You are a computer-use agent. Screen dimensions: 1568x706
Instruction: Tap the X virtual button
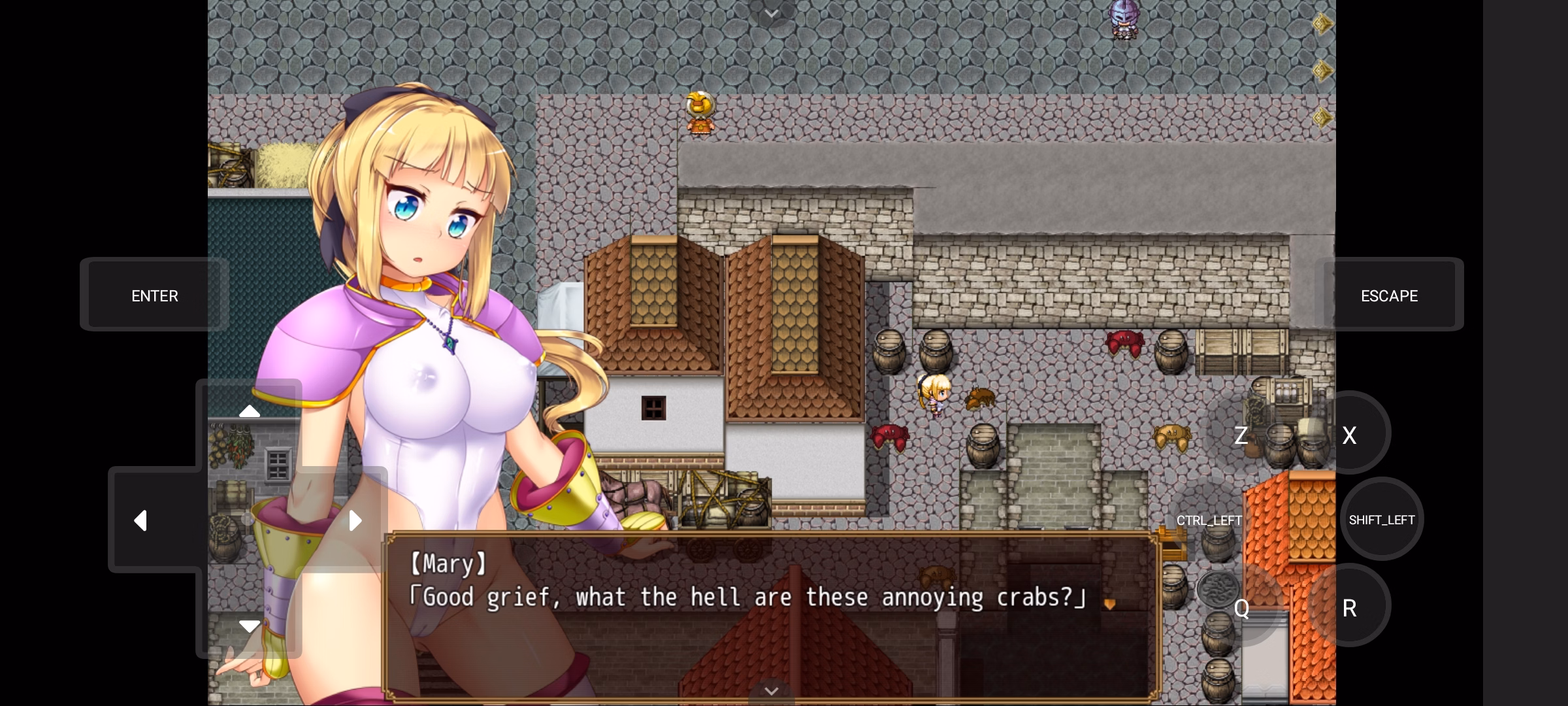point(1349,435)
